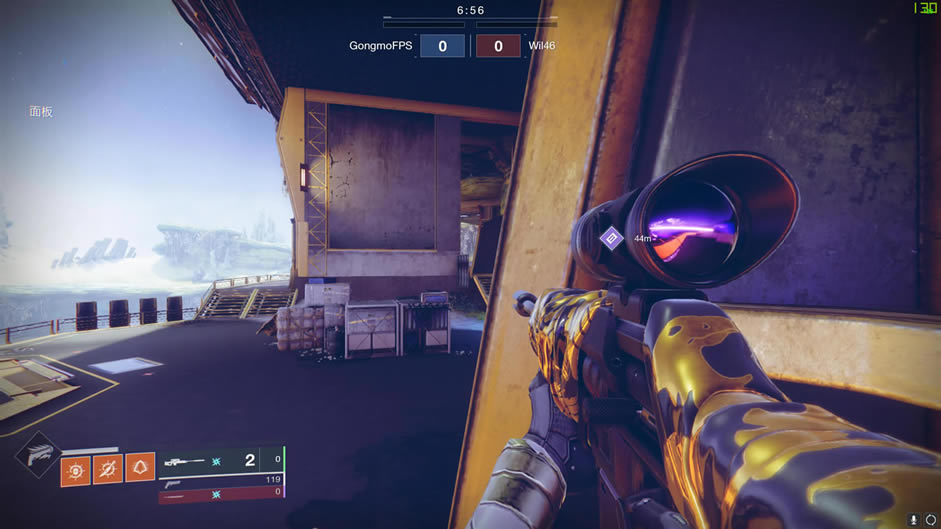Activate the grenade ability icon

(76, 469)
